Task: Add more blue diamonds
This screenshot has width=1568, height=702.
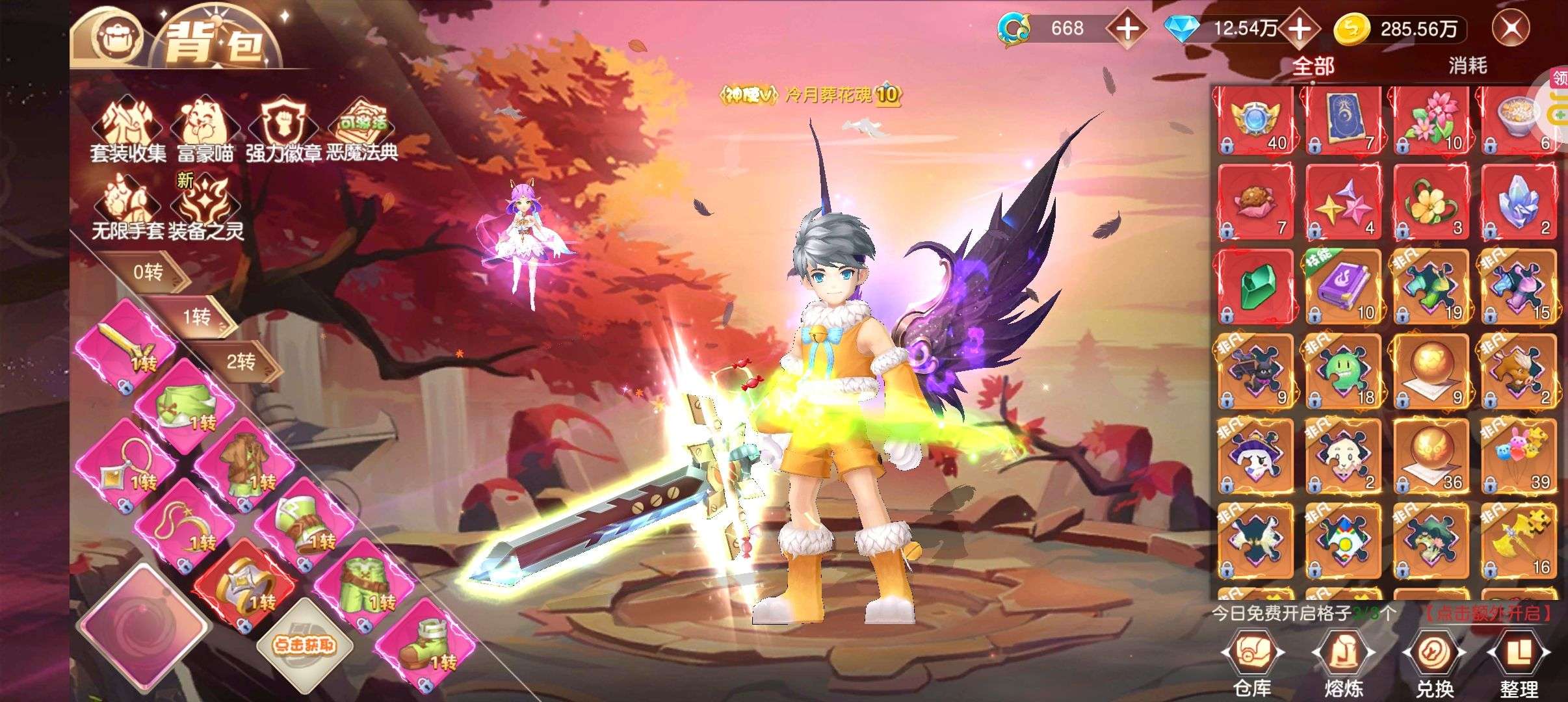Action: tap(1300, 29)
